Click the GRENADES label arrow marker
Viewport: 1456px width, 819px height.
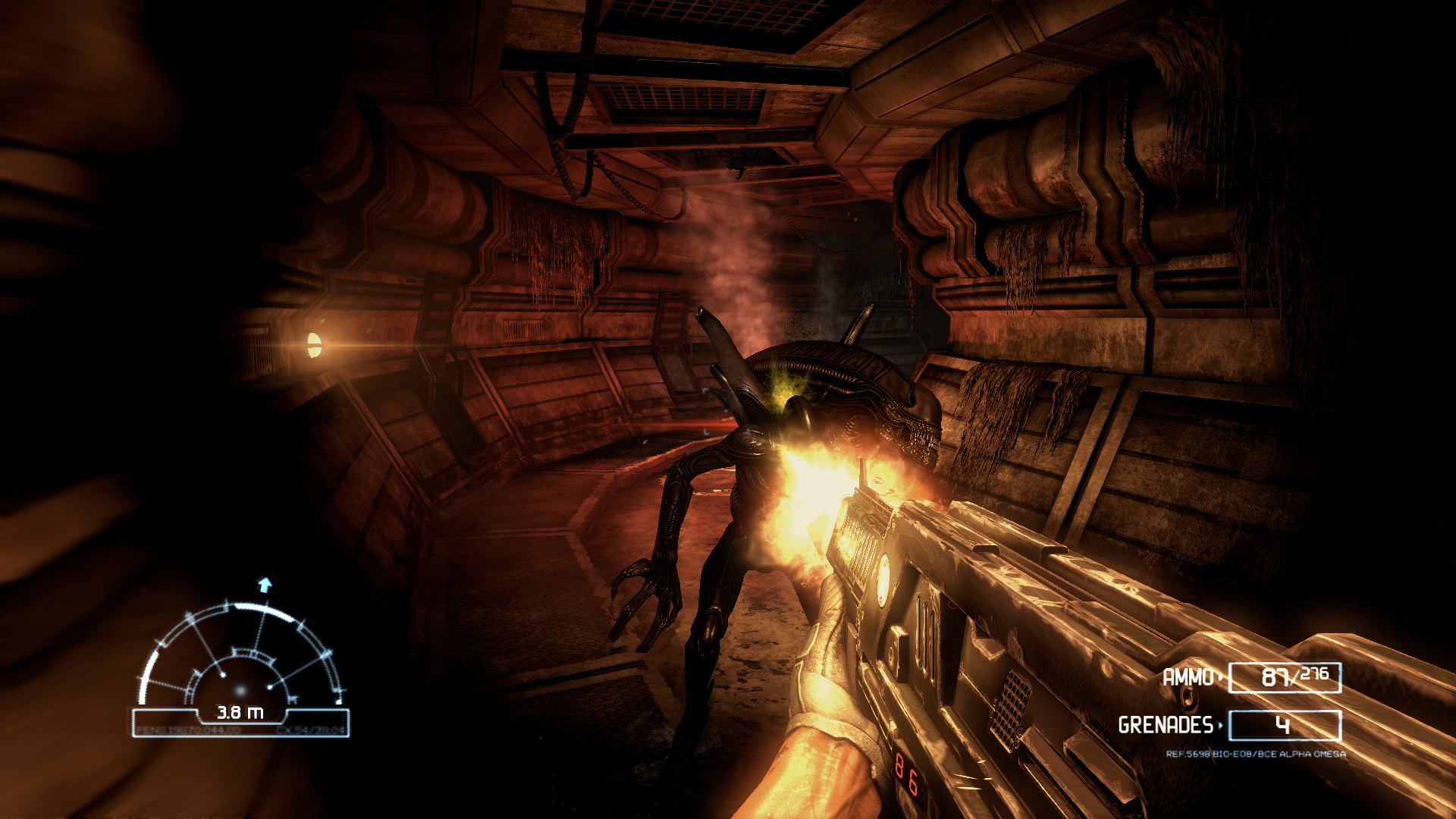click(1222, 724)
